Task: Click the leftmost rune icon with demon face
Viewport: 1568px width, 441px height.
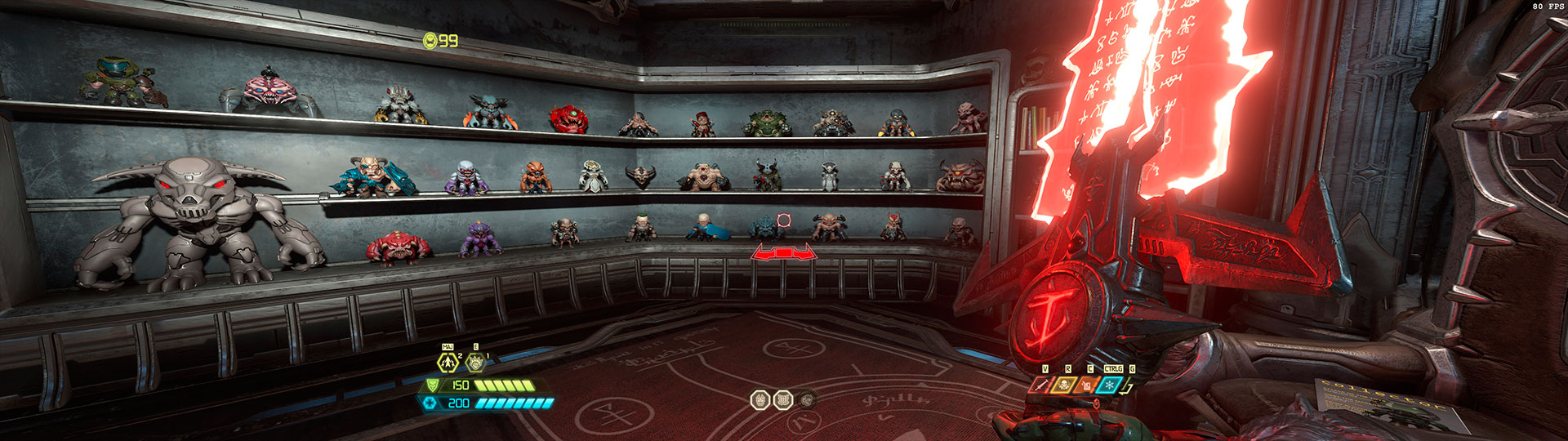Action: point(760,400)
